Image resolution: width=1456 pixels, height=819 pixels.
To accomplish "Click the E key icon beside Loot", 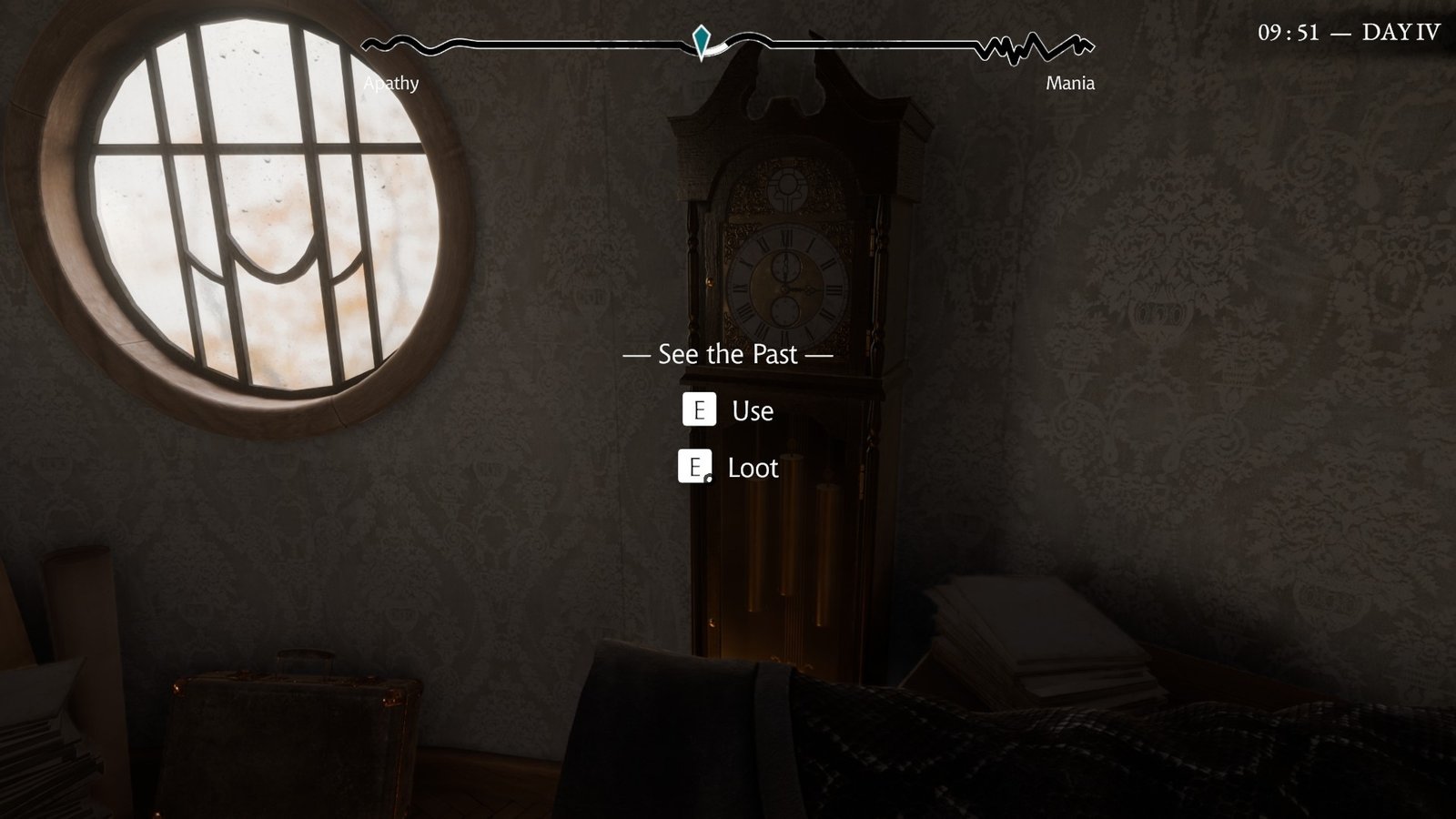I will (x=697, y=468).
